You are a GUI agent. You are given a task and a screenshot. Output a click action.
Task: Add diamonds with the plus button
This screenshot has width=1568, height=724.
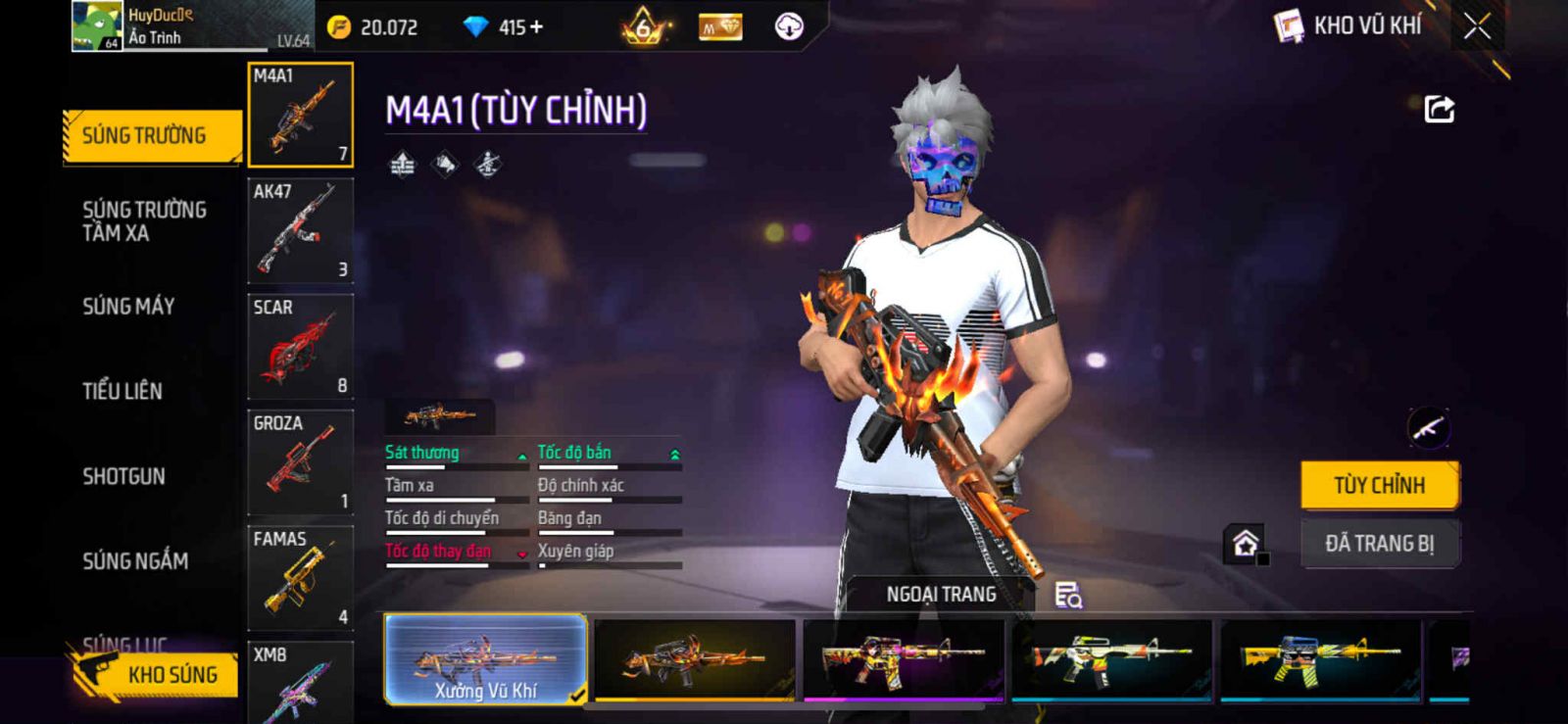(x=536, y=27)
